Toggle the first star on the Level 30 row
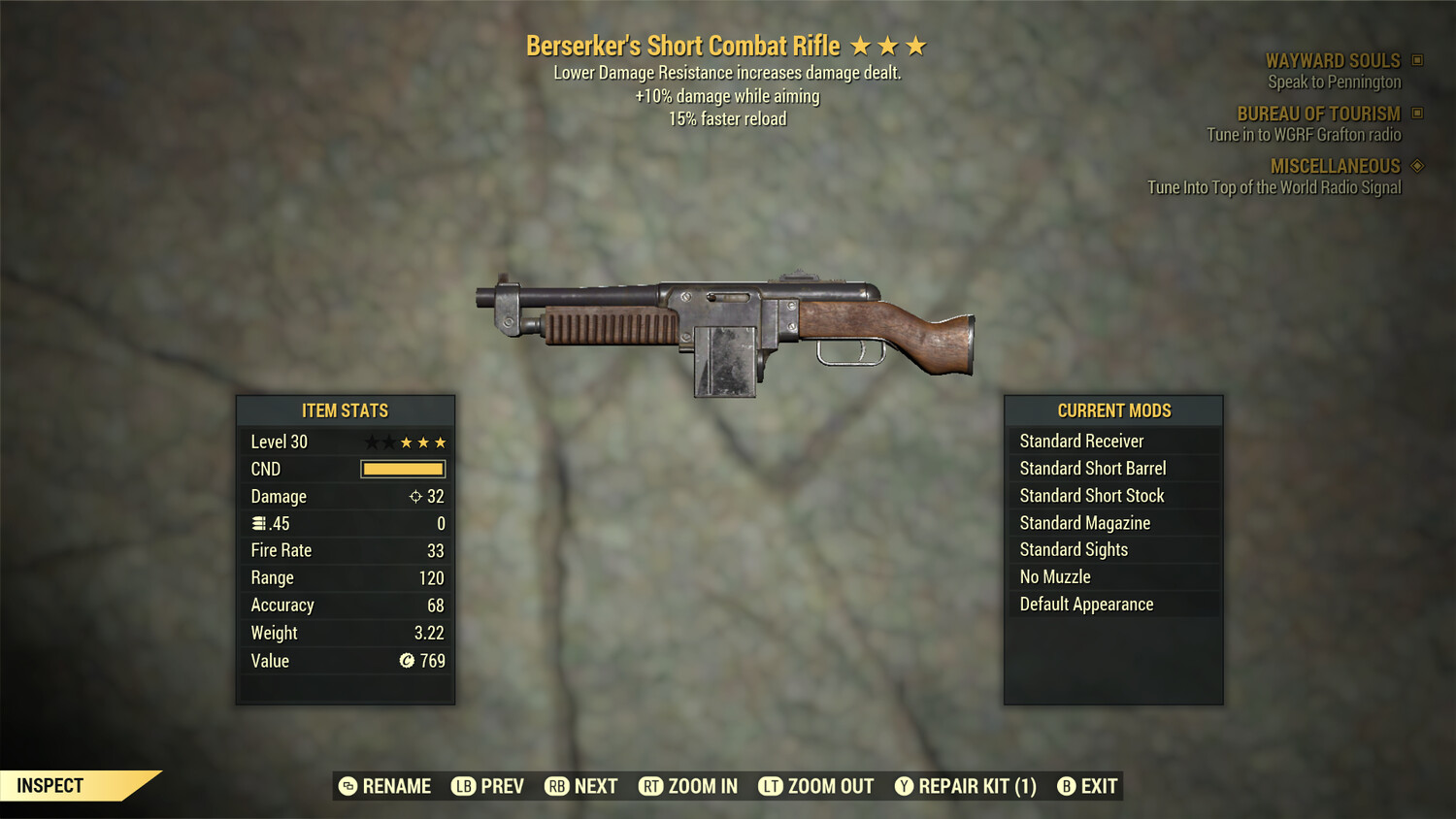1456x819 pixels. point(372,442)
